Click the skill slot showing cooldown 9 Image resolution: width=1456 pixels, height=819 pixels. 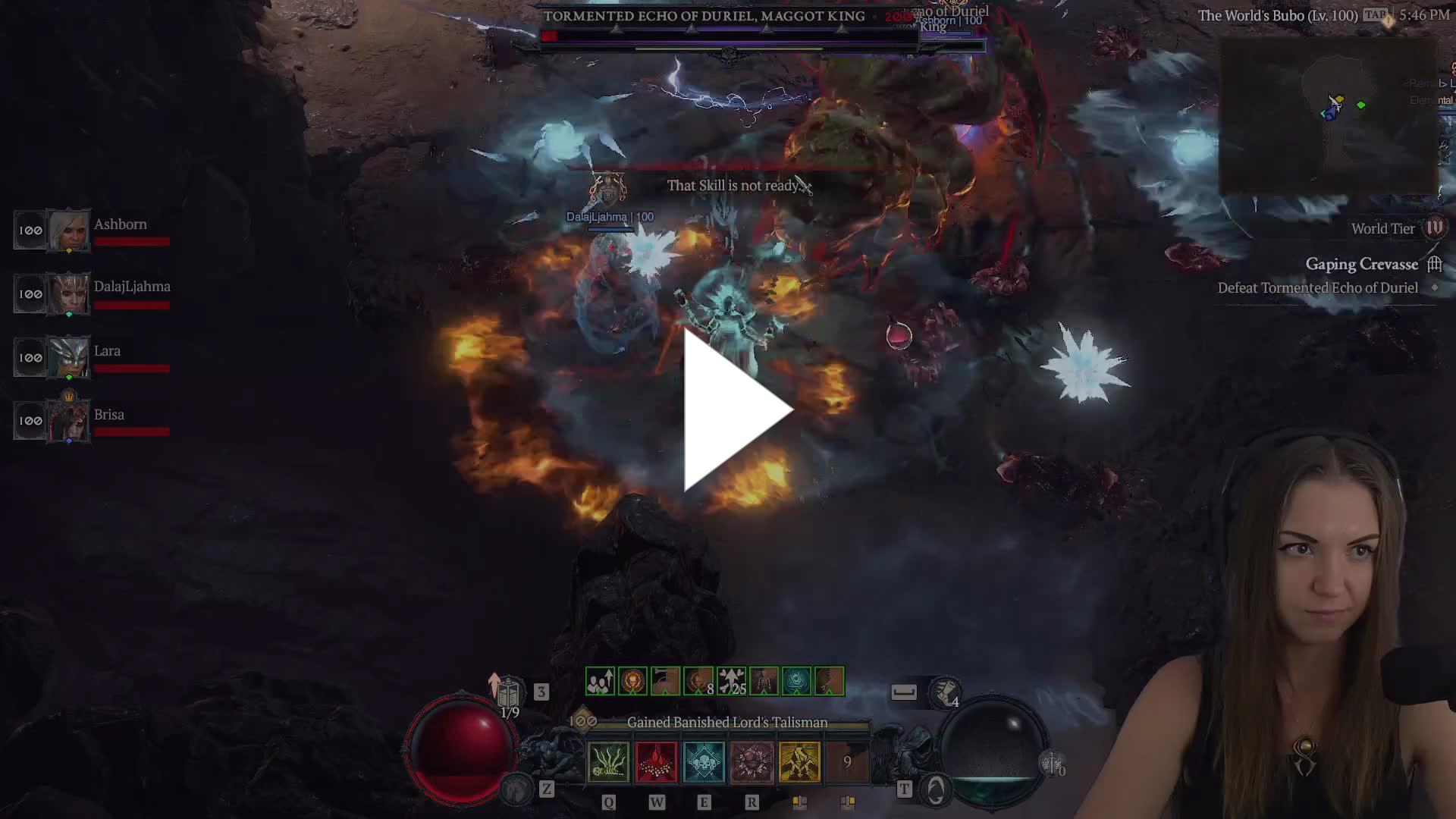[847, 762]
